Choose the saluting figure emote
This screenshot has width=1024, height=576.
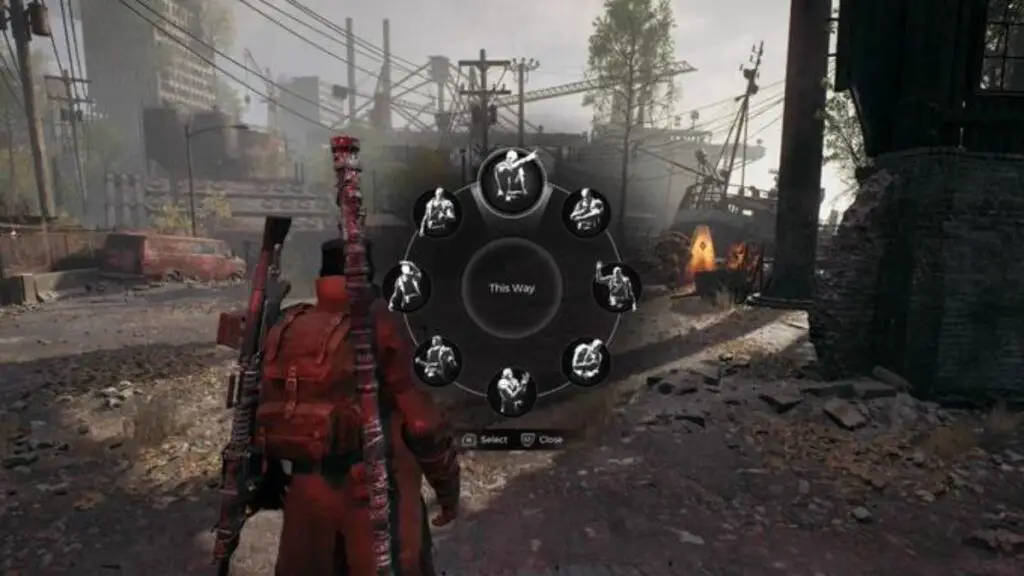point(407,287)
